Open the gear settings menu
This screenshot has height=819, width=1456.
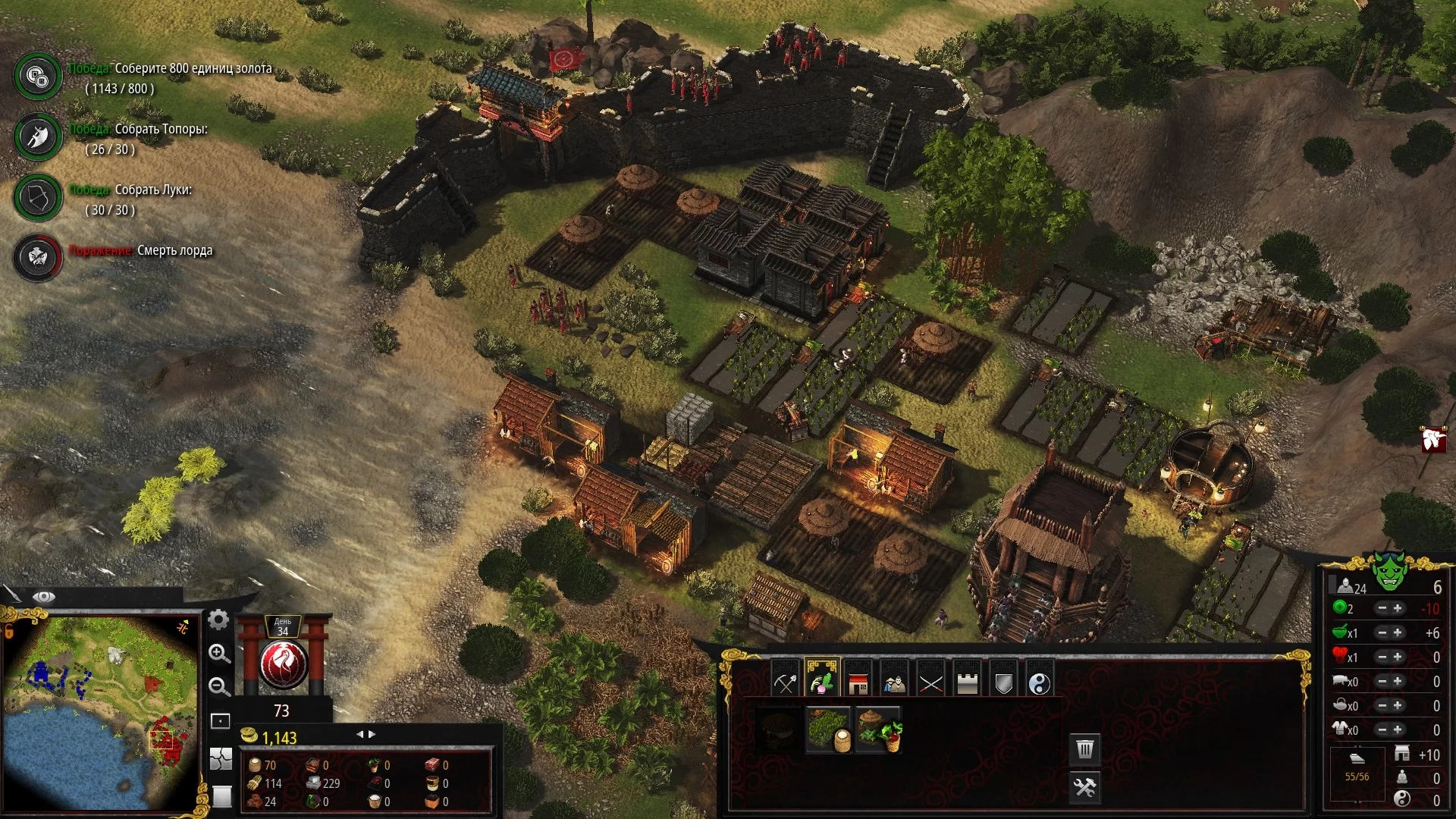[218, 620]
